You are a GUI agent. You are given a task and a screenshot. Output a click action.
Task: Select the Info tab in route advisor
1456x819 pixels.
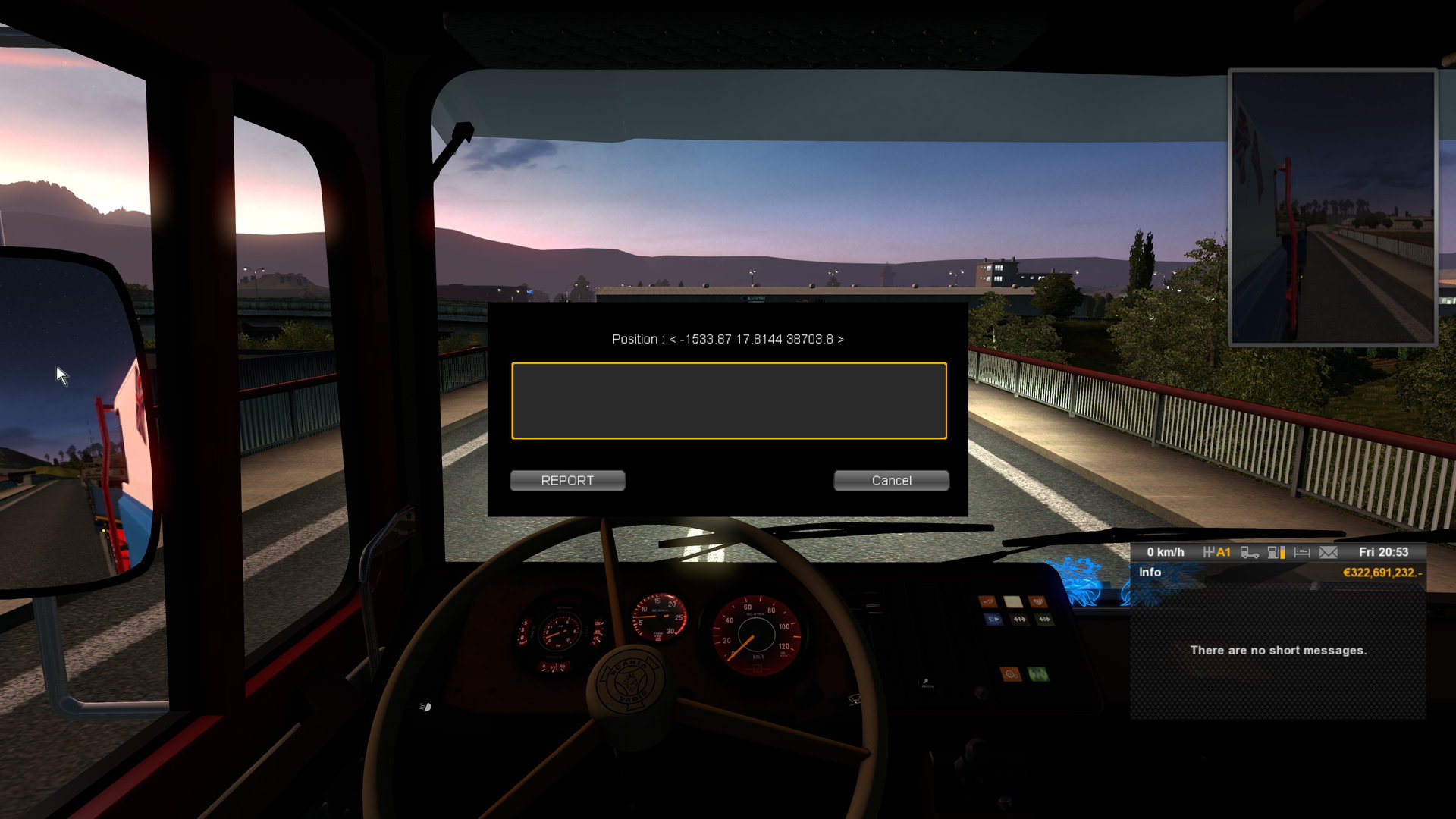click(1150, 573)
